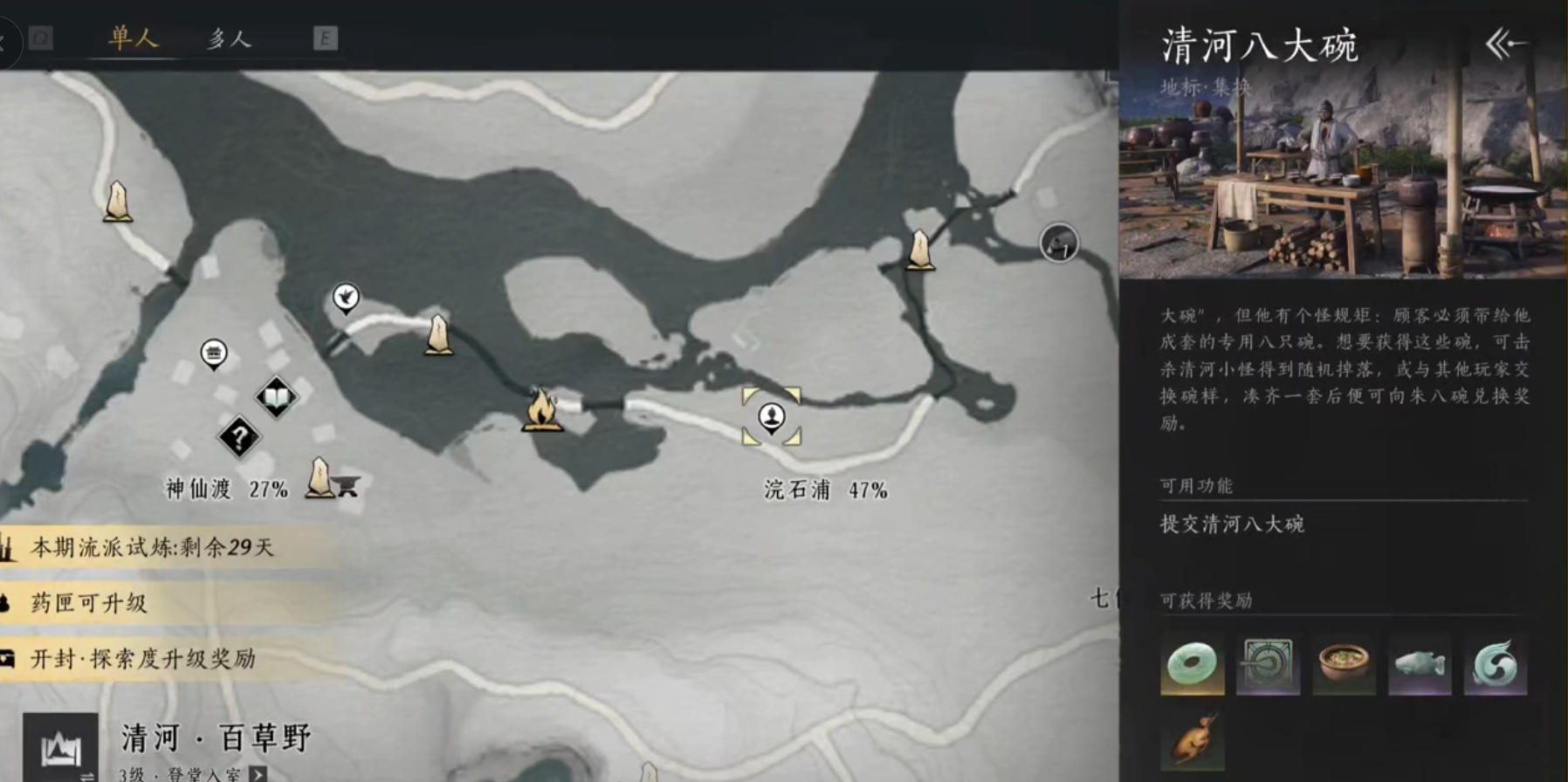The height and width of the screenshot is (782, 1568).
Task: Open the 药匣可升级 notification
Action: (89, 603)
